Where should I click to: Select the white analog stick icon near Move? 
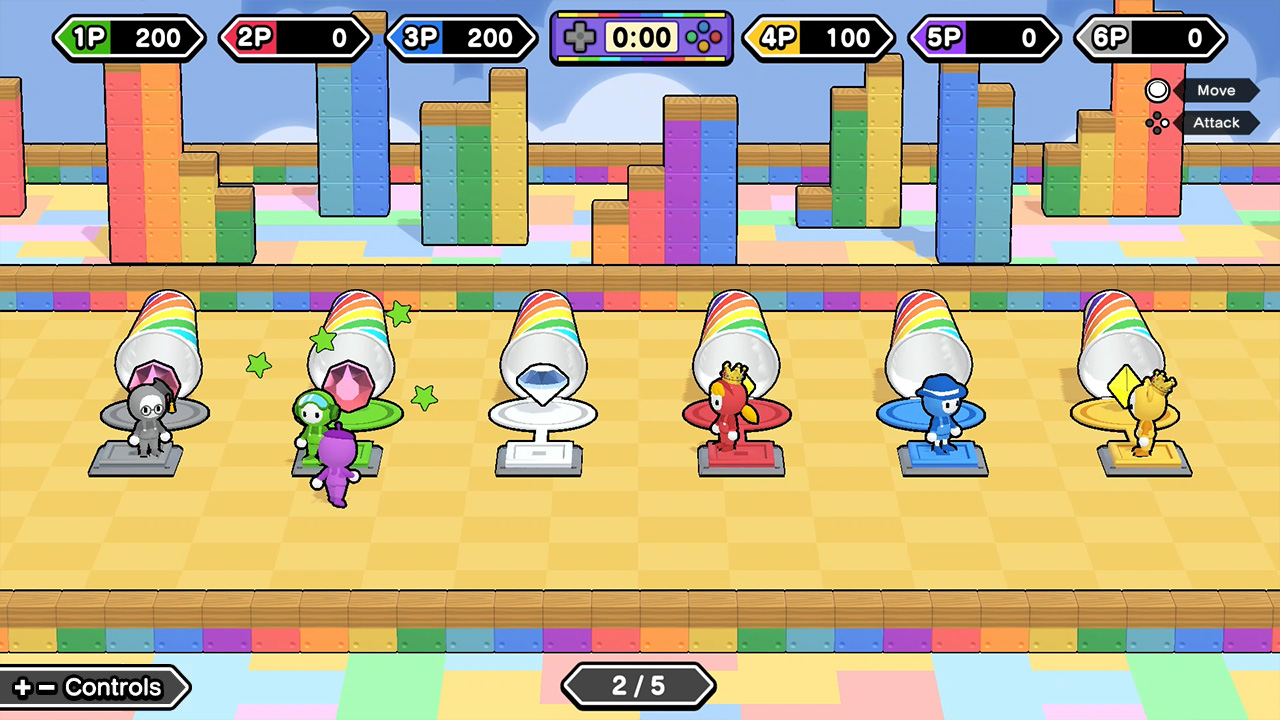1157,90
